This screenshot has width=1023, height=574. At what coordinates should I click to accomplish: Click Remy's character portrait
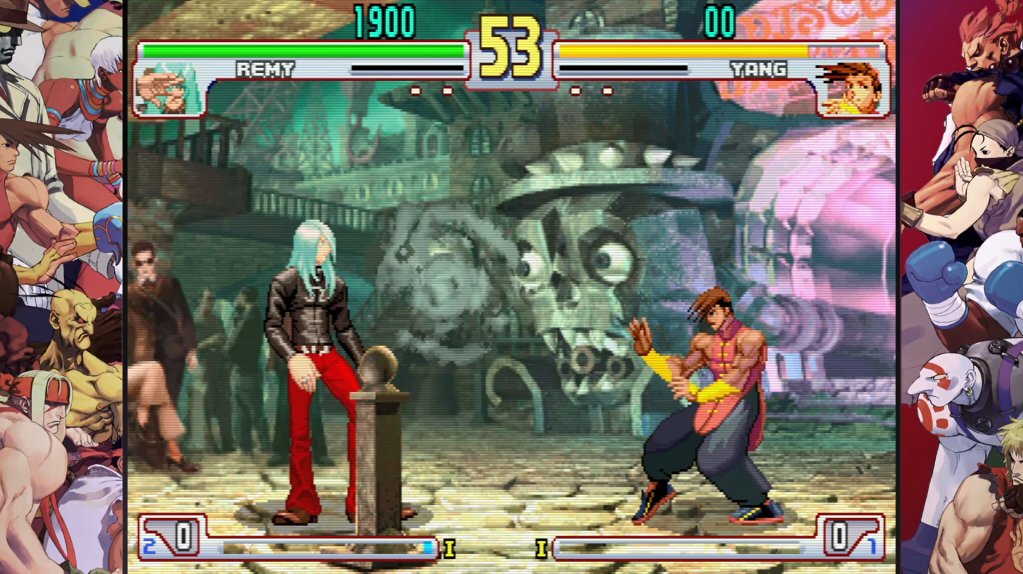(165, 90)
